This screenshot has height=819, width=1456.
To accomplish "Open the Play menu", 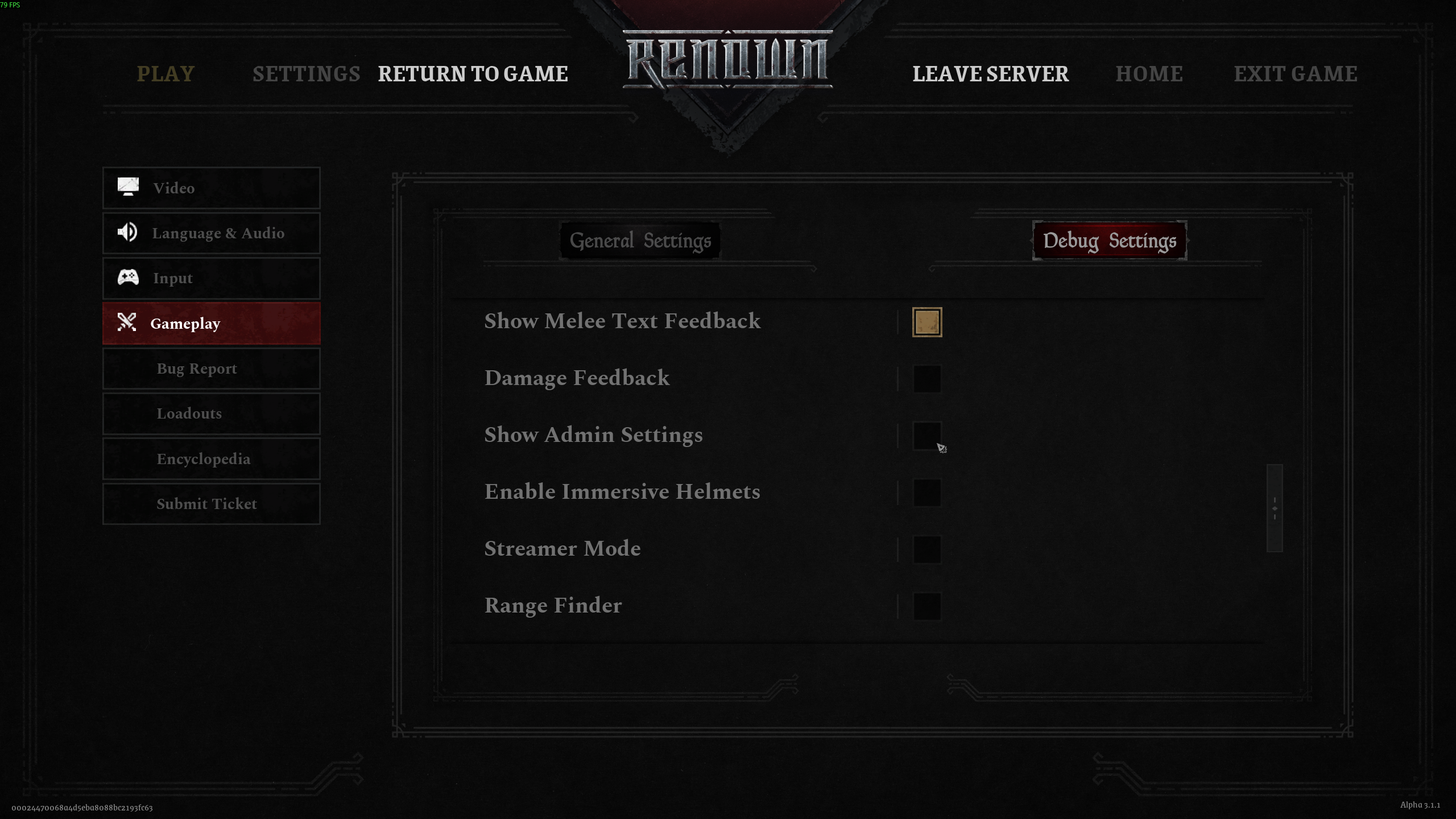I will [x=166, y=74].
